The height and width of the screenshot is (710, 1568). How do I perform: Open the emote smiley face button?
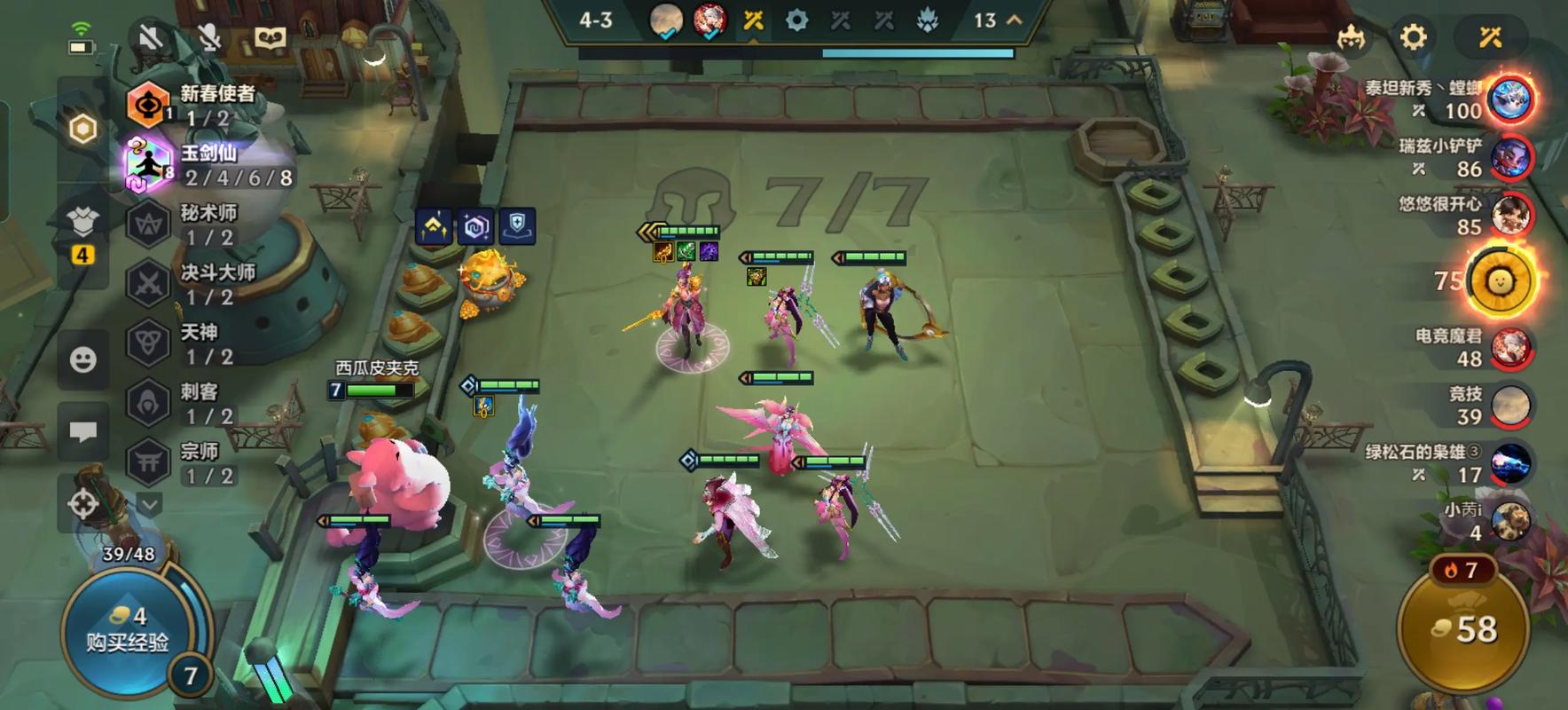pos(83,359)
